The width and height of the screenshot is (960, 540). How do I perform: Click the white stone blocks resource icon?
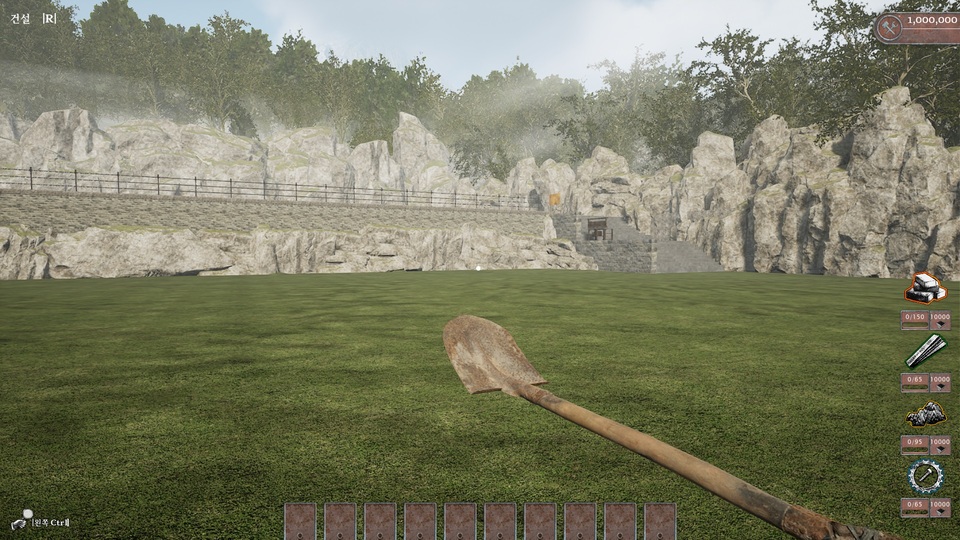pyautogui.click(x=925, y=289)
